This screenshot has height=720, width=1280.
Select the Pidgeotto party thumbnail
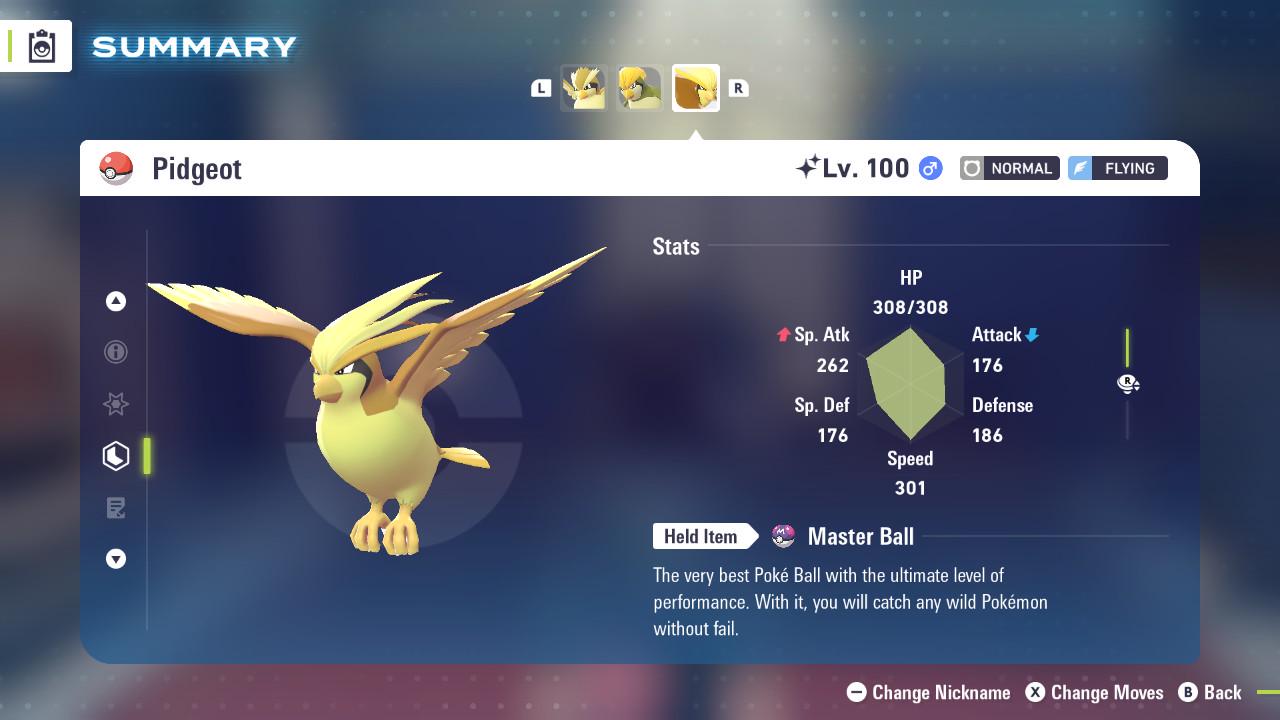point(639,88)
